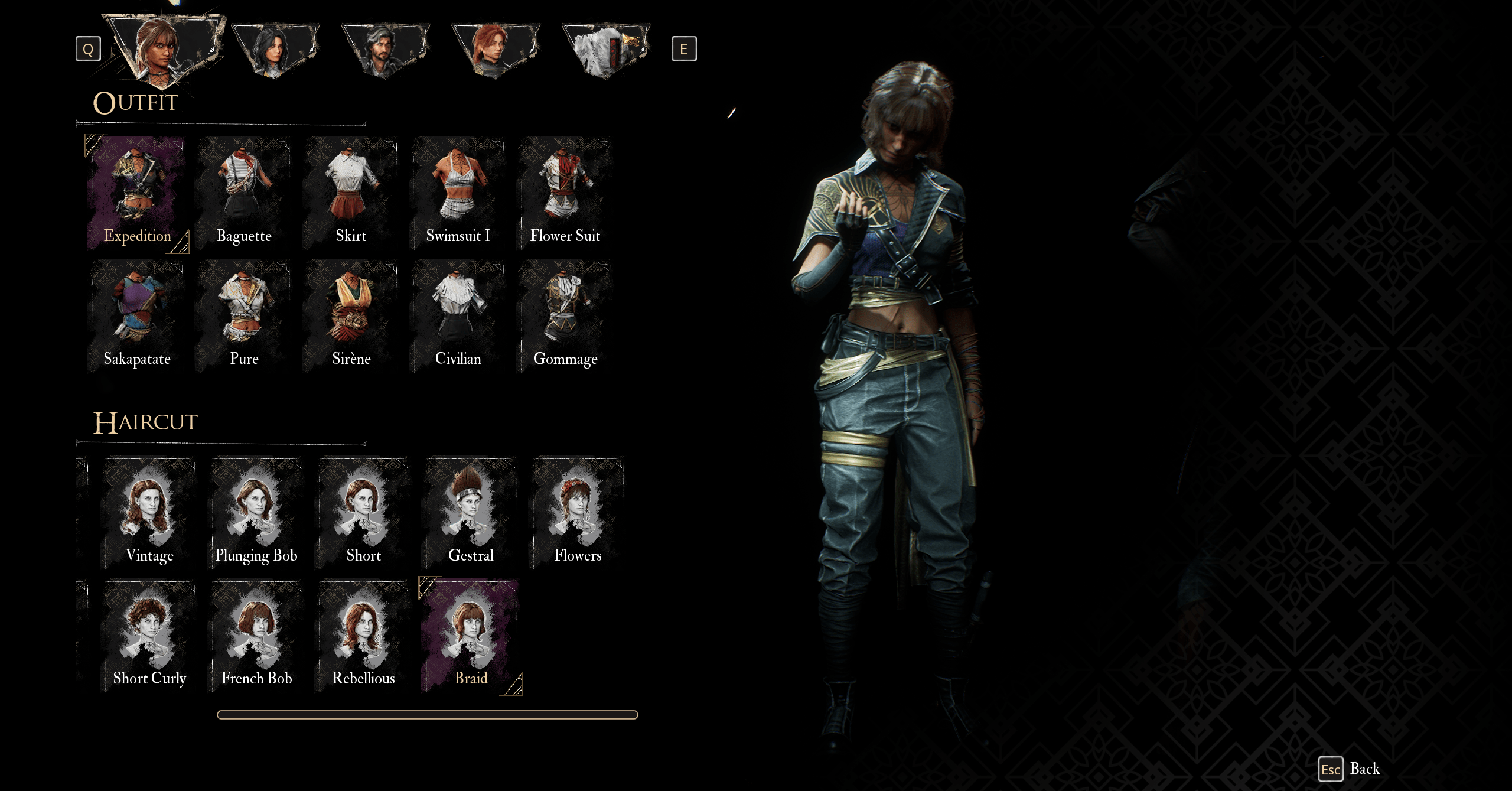Image resolution: width=1512 pixels, height=791 pixels.
Task: Select the Sakapatate outfit
Action: click(x=137, y=316)
